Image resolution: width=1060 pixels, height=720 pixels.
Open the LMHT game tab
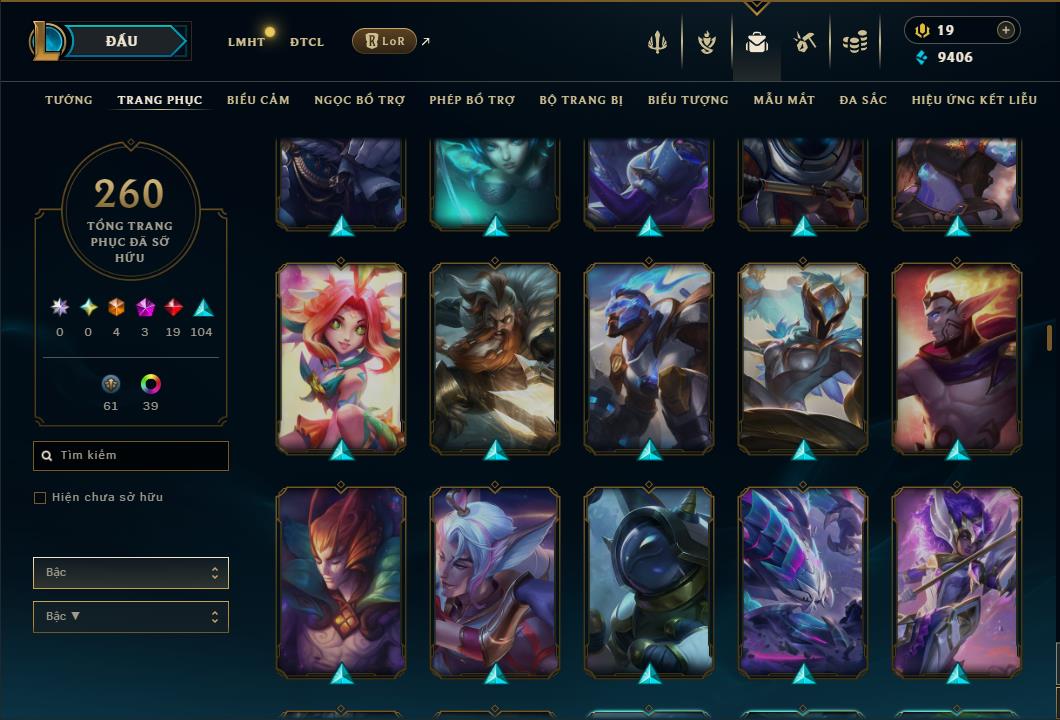click(246, 42)
